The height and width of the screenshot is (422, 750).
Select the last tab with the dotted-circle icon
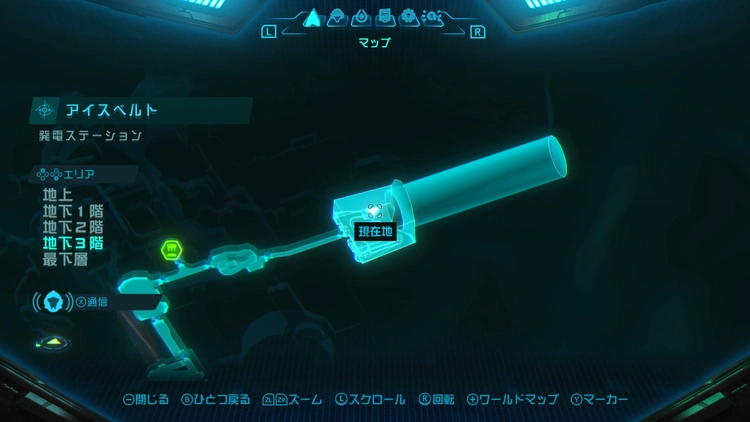433,17
